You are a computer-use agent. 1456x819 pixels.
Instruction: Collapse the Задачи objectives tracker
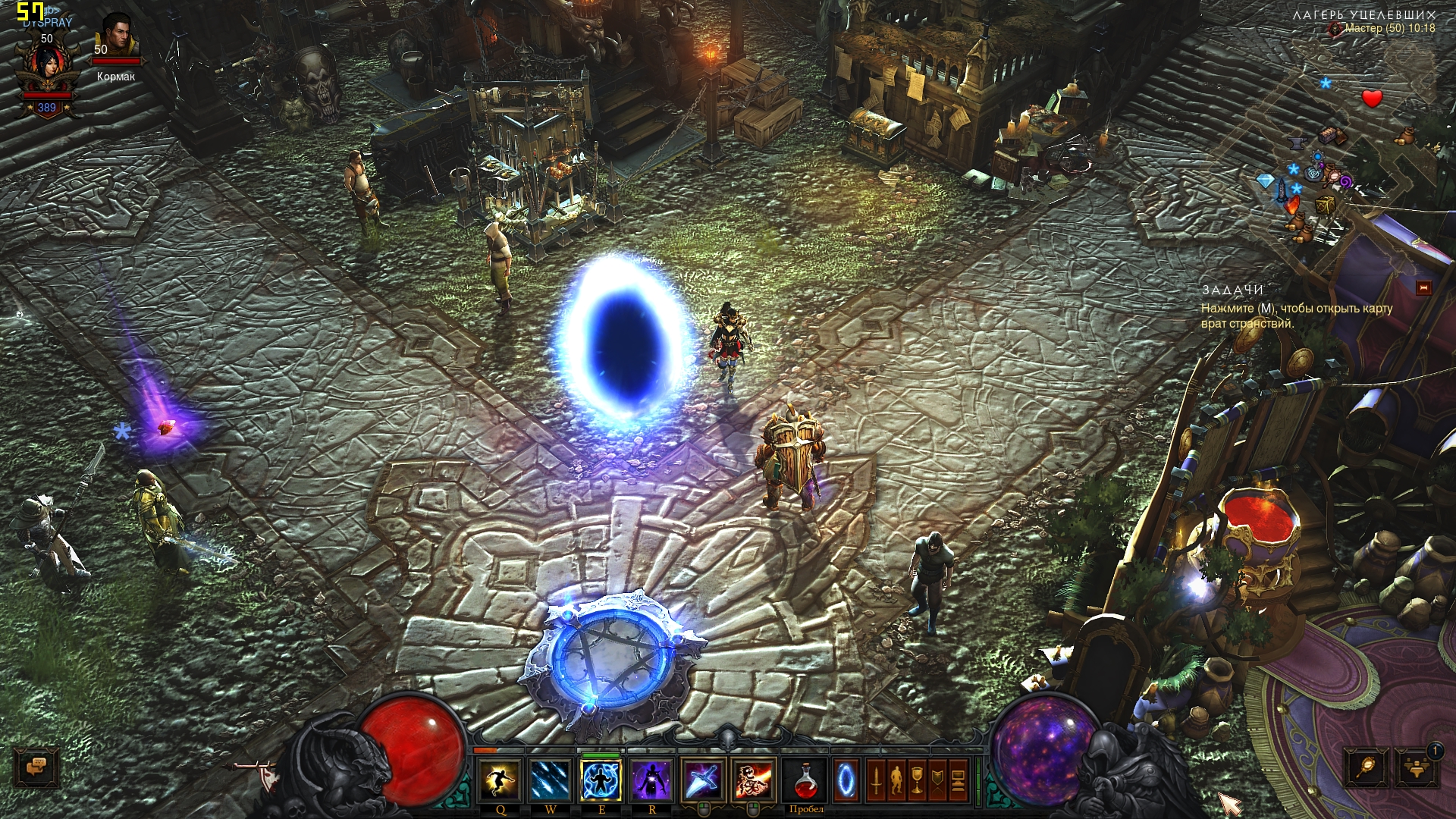click(x=1423, y=287)
